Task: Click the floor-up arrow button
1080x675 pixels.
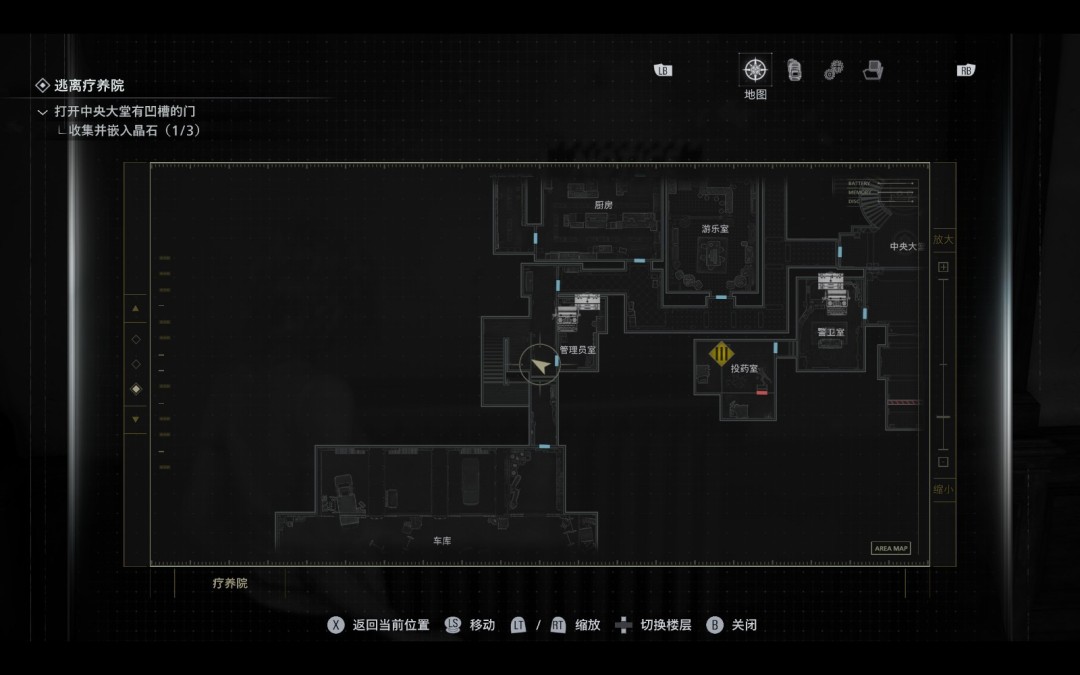Action: [136, 308]
